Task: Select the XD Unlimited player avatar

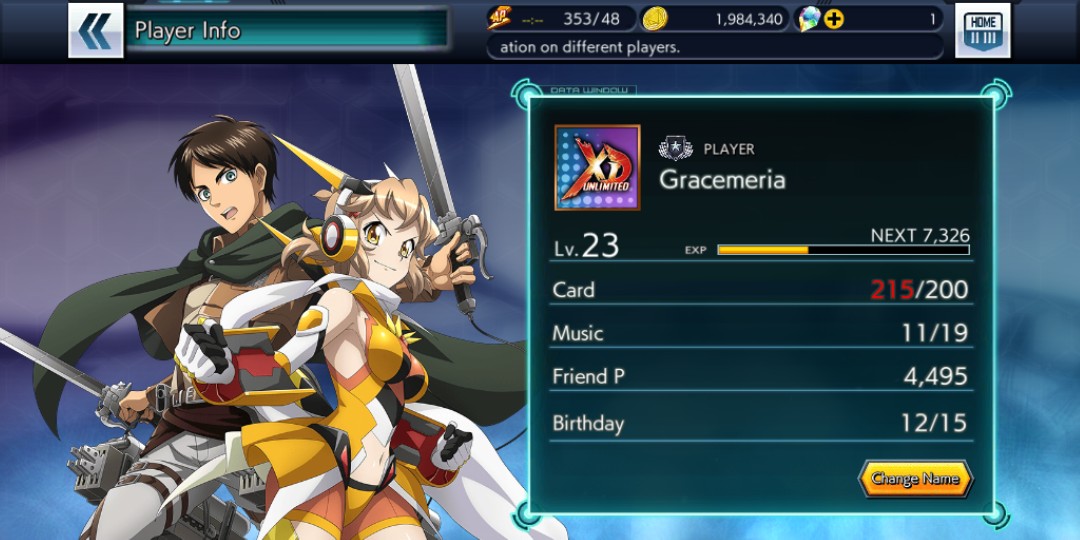Action: click(x=597, y=167)
